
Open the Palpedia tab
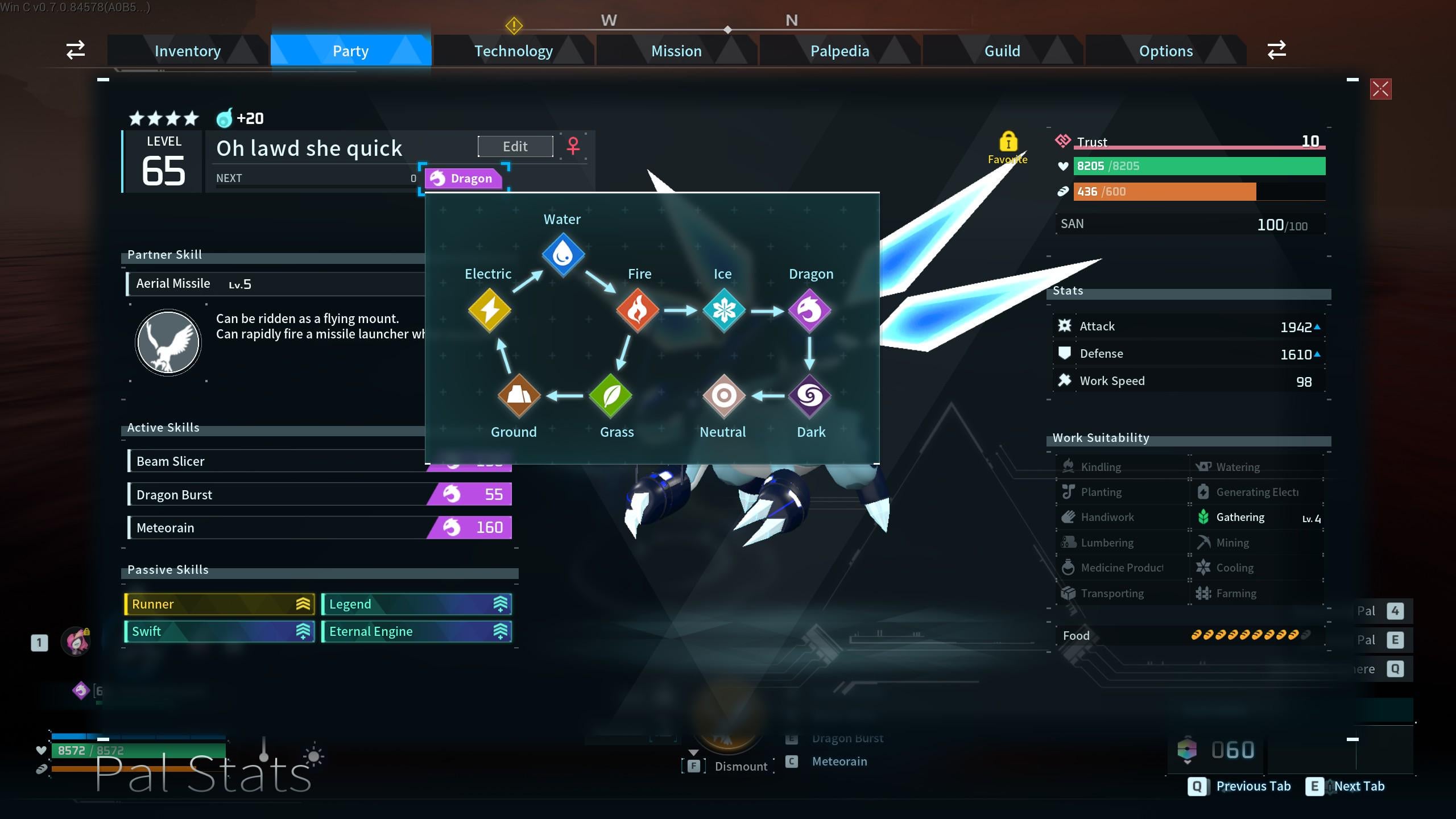839,51
